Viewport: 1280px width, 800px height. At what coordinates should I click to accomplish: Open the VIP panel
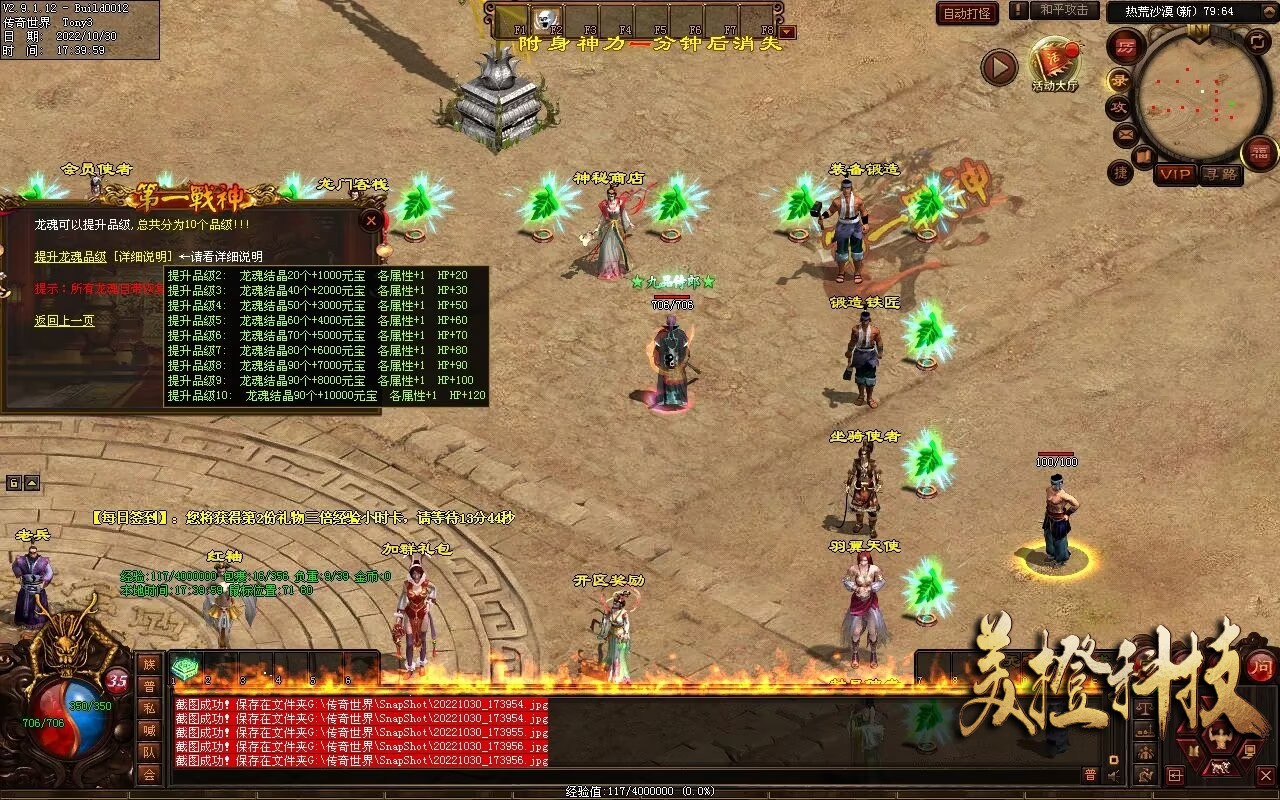1176,174
